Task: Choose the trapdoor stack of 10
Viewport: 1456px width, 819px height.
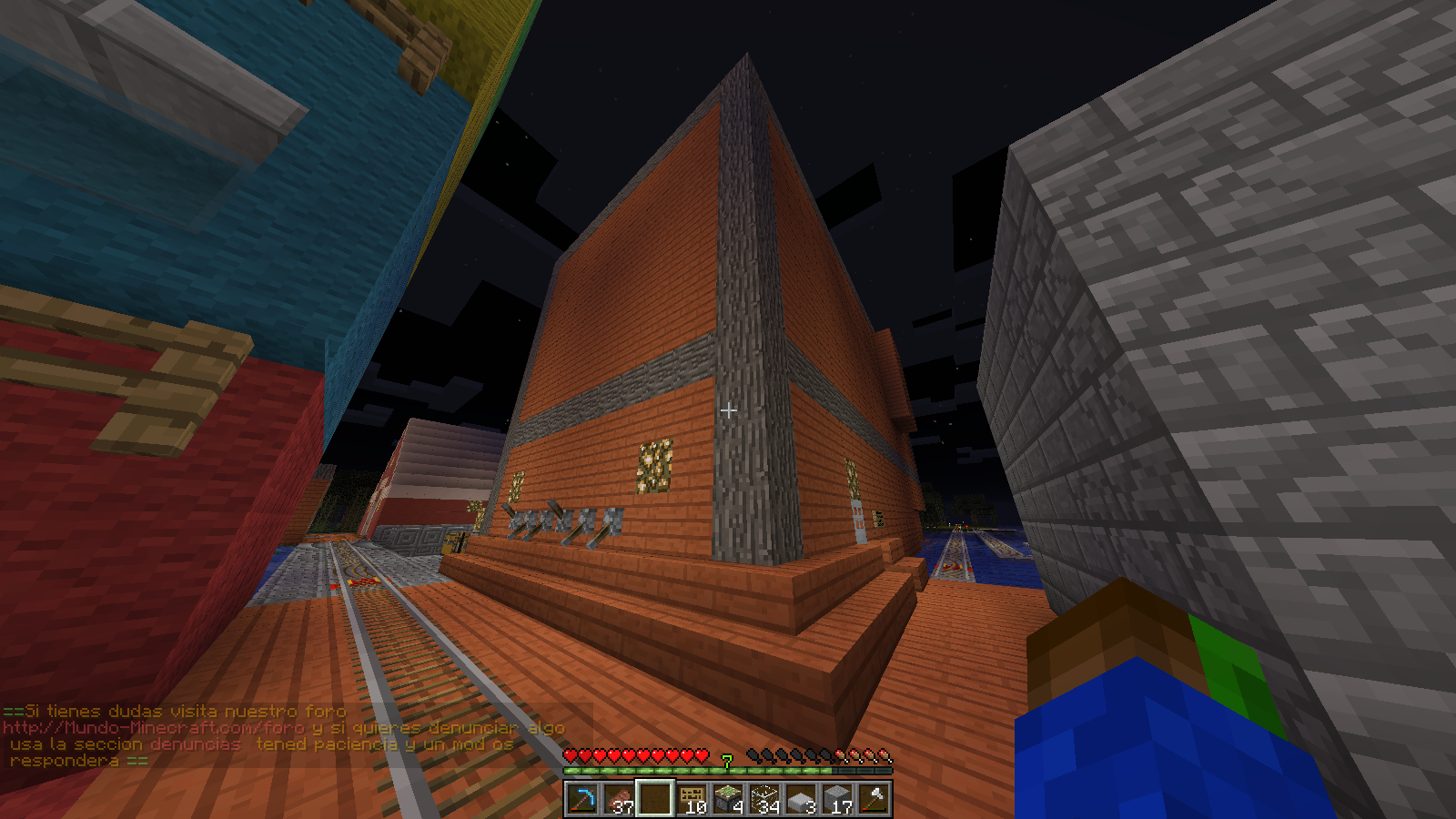Action: coord(692,799)
